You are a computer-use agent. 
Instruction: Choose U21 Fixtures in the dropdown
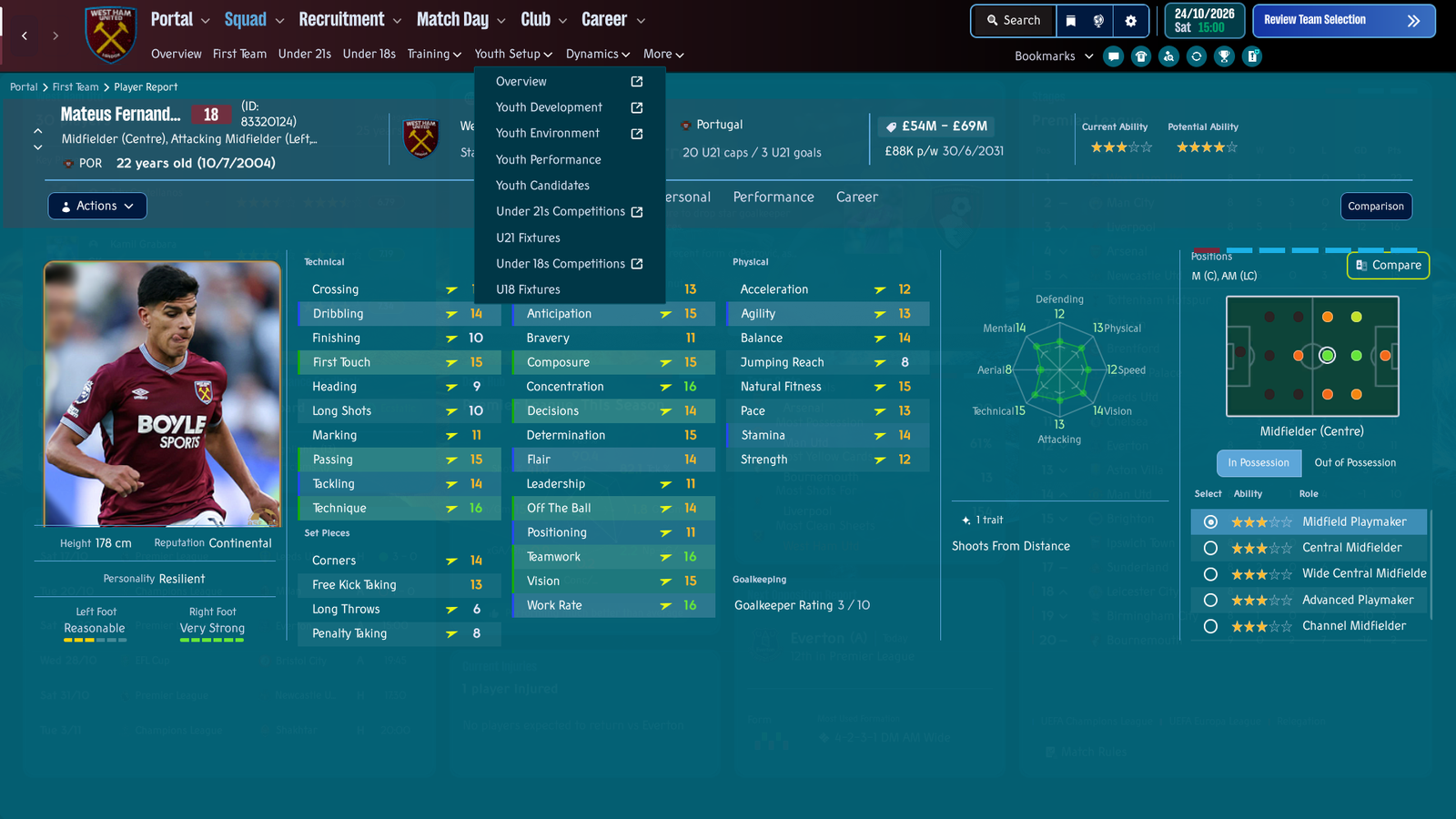point(528,238)
